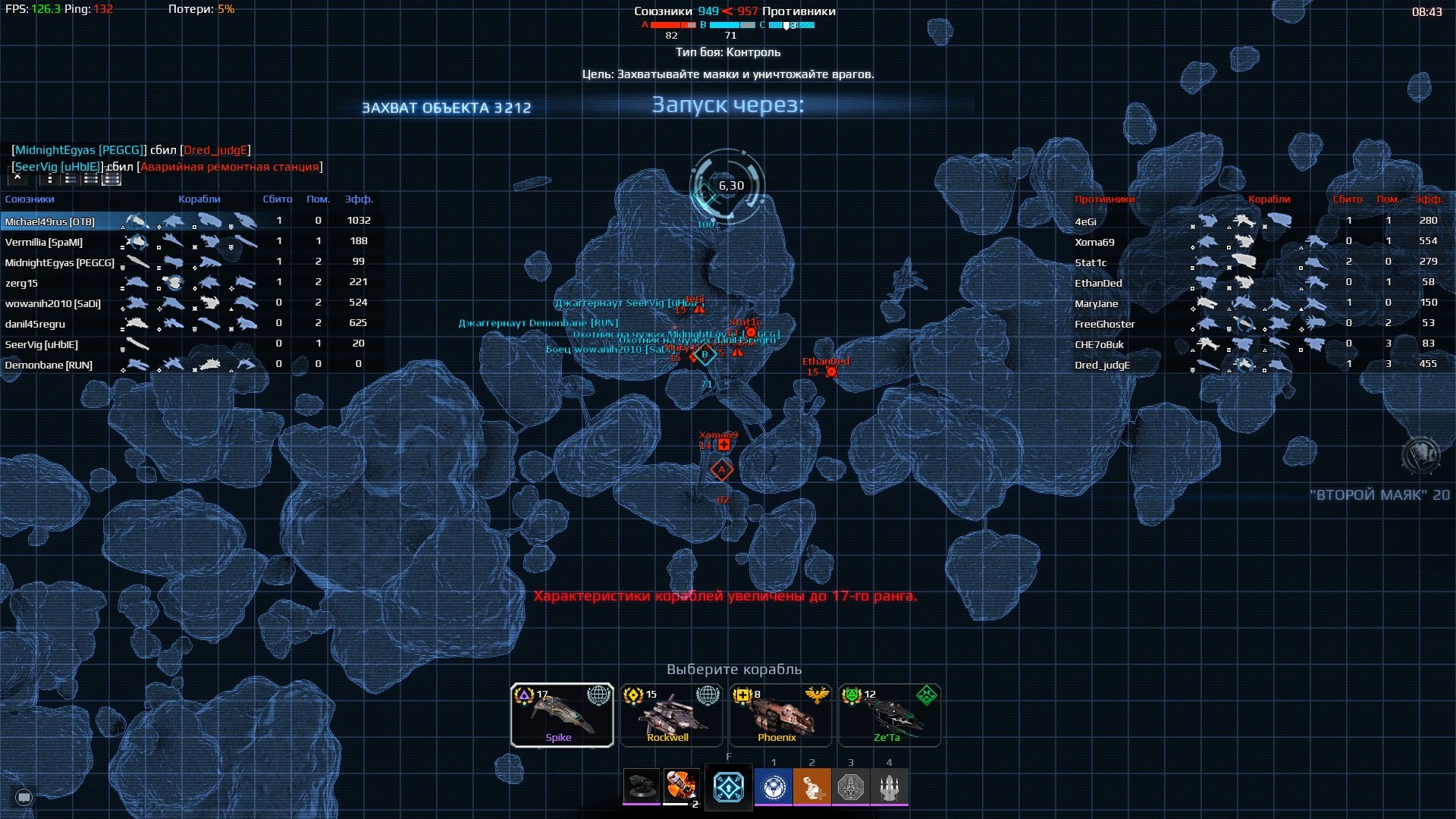Select enemy player 4eGi in scoreboard
Screen dimensions: 1456x819
(x=1085, y=221)
